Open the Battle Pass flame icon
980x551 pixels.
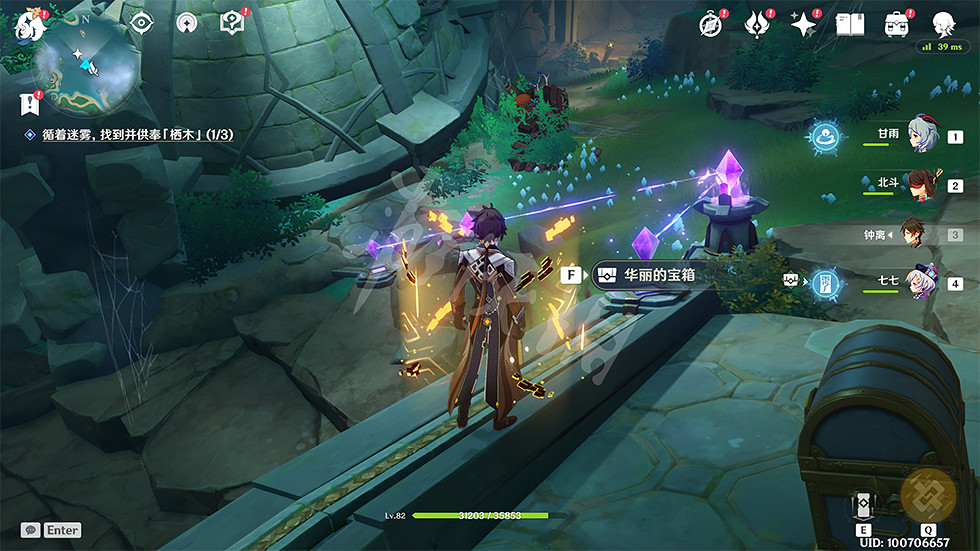click(x=758, y=24)
